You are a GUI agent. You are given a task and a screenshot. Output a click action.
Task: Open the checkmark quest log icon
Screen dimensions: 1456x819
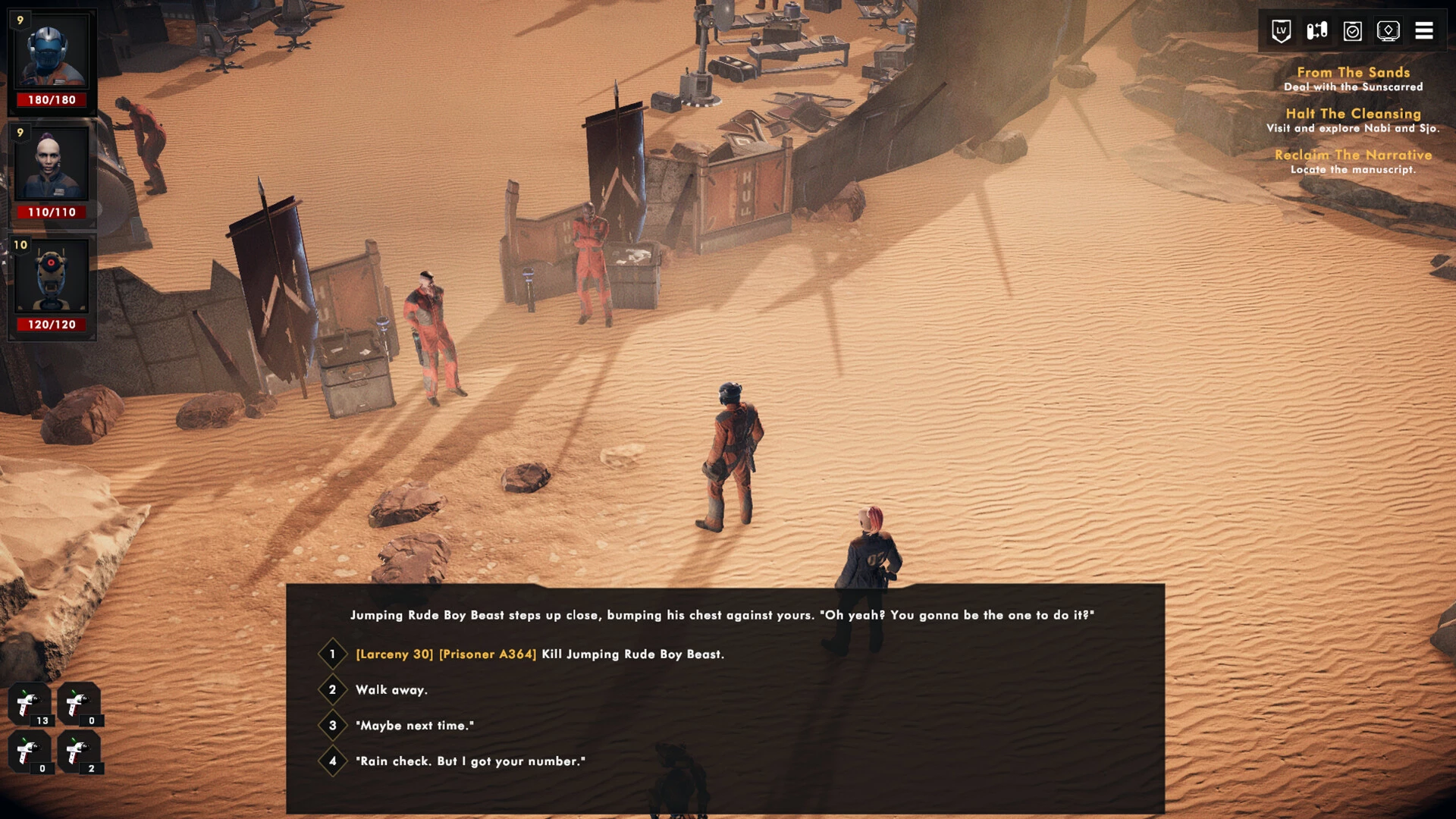[x=1352, y=31]
